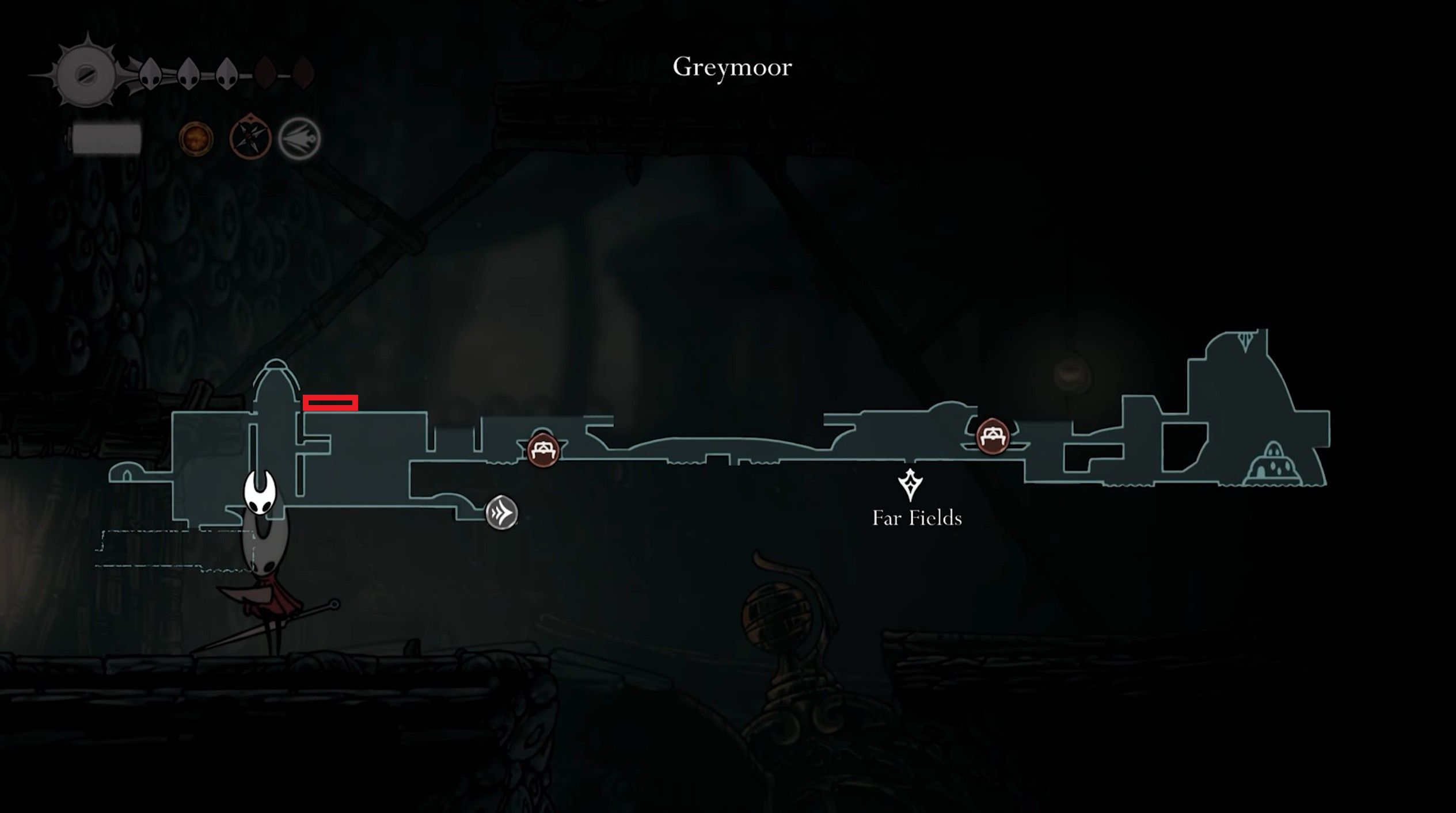Click the domed hut icon on the map
The image size is (1456, 813).
point(1273,465)
